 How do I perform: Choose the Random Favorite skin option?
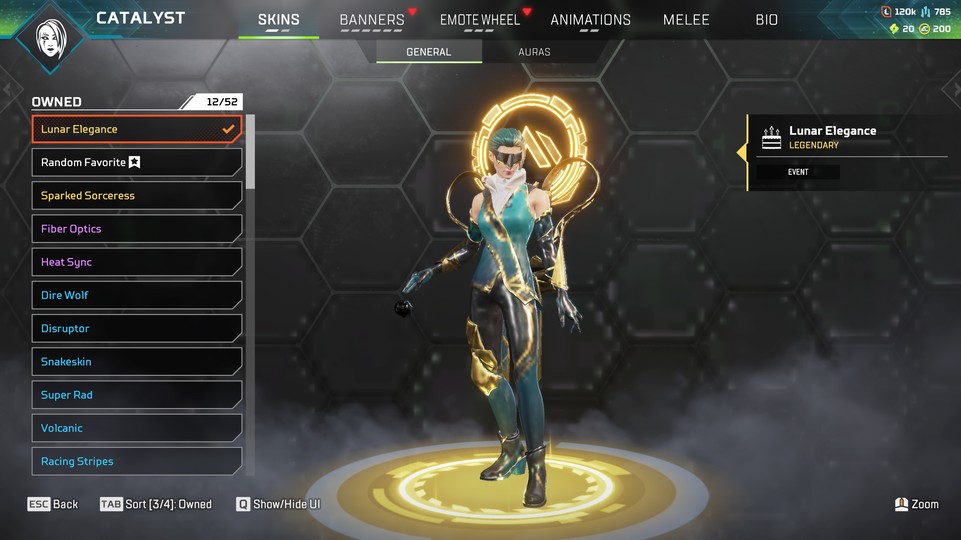pos(137,162)
